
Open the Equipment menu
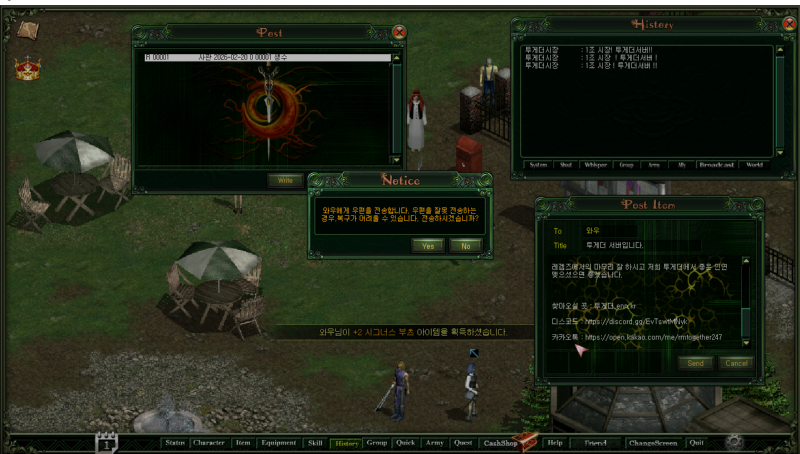278,442
